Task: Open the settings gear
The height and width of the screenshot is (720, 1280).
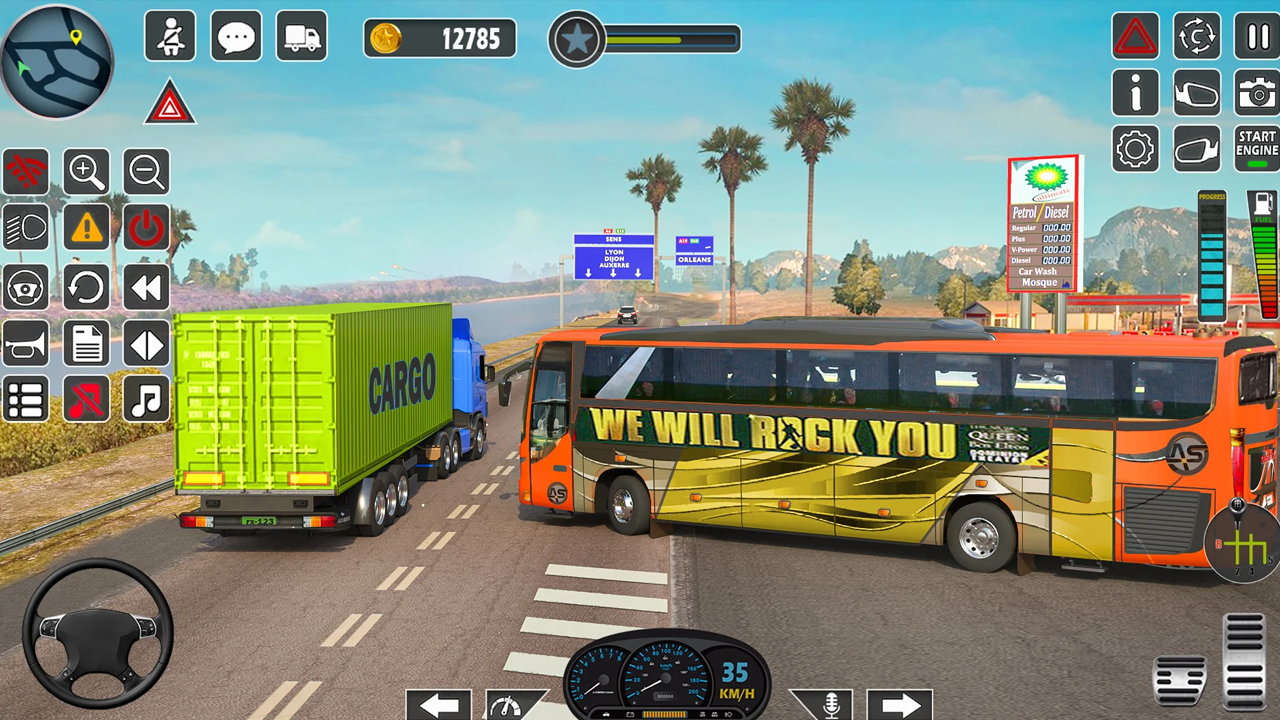Action: (1135, 148)
